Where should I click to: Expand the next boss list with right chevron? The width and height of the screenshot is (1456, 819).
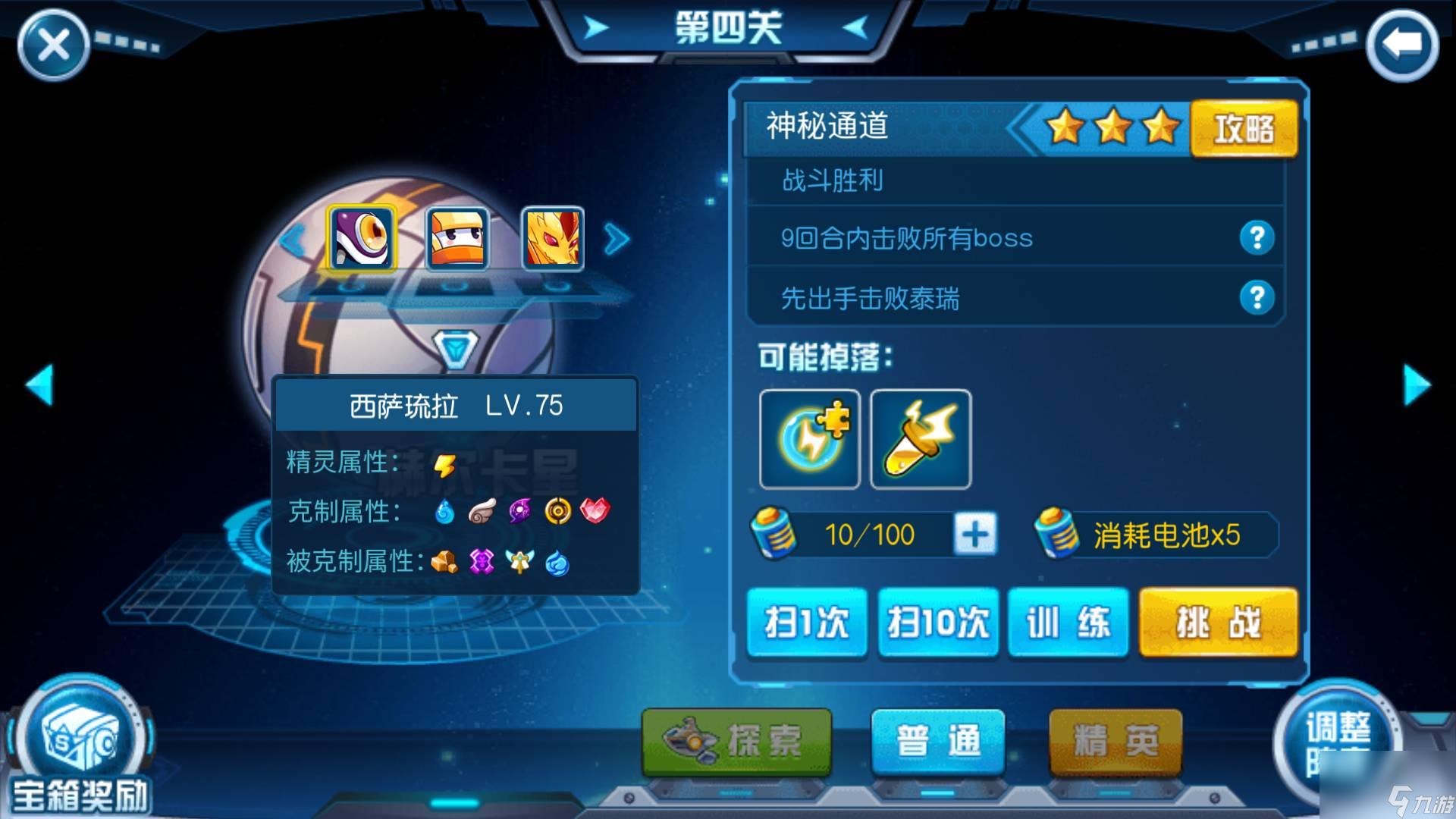(x=617, y=239)
